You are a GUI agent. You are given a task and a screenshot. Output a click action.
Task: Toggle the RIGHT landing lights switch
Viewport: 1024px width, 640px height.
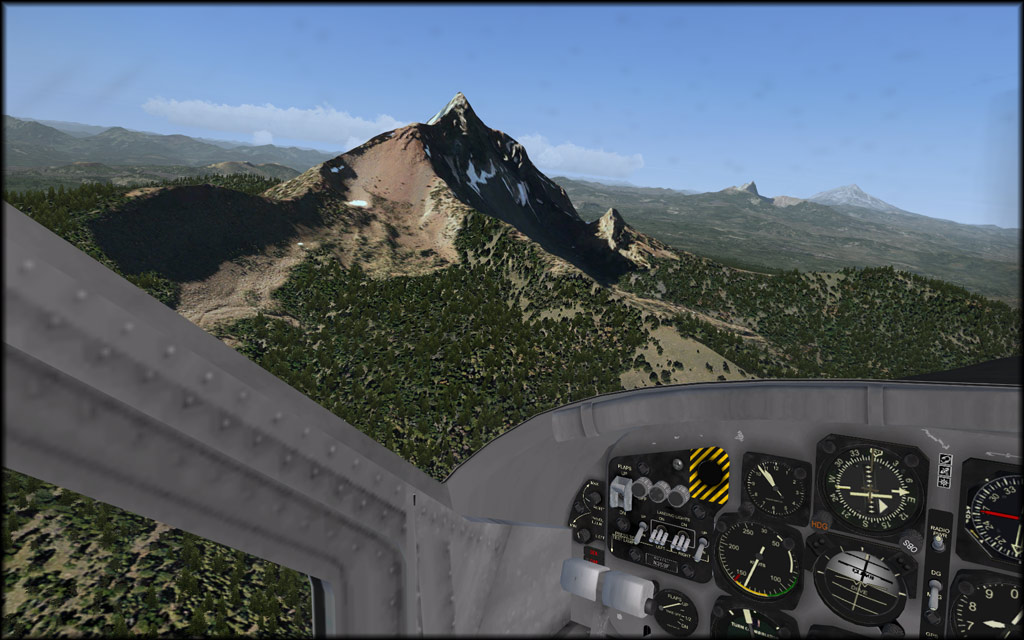[681, 540]
